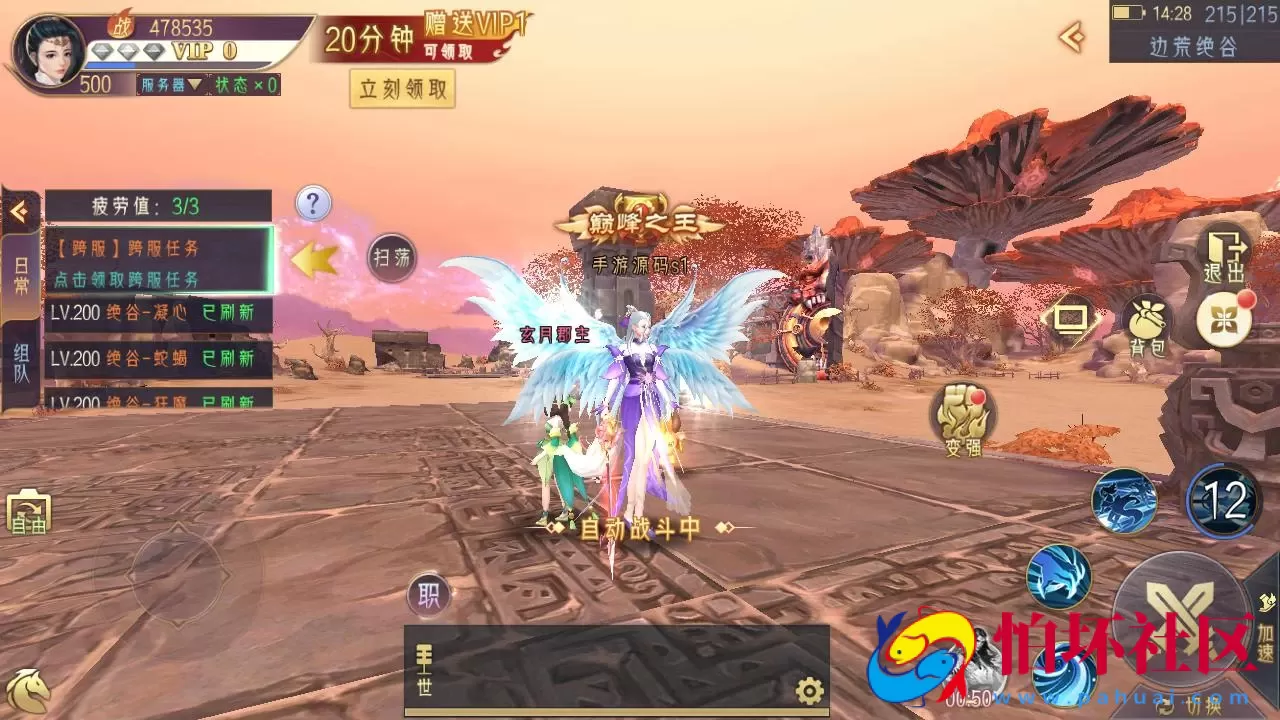Switch to the 组队 team tab
The width and height of the screenshot is (1280, 720).
point(20,358)
